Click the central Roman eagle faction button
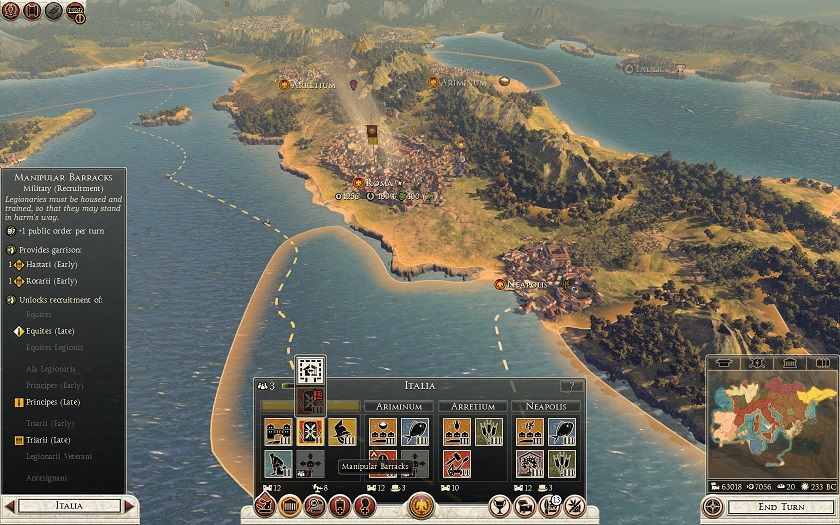Image resolution: width=840 pixels, height=525 pixels. (x=421, y=505)
